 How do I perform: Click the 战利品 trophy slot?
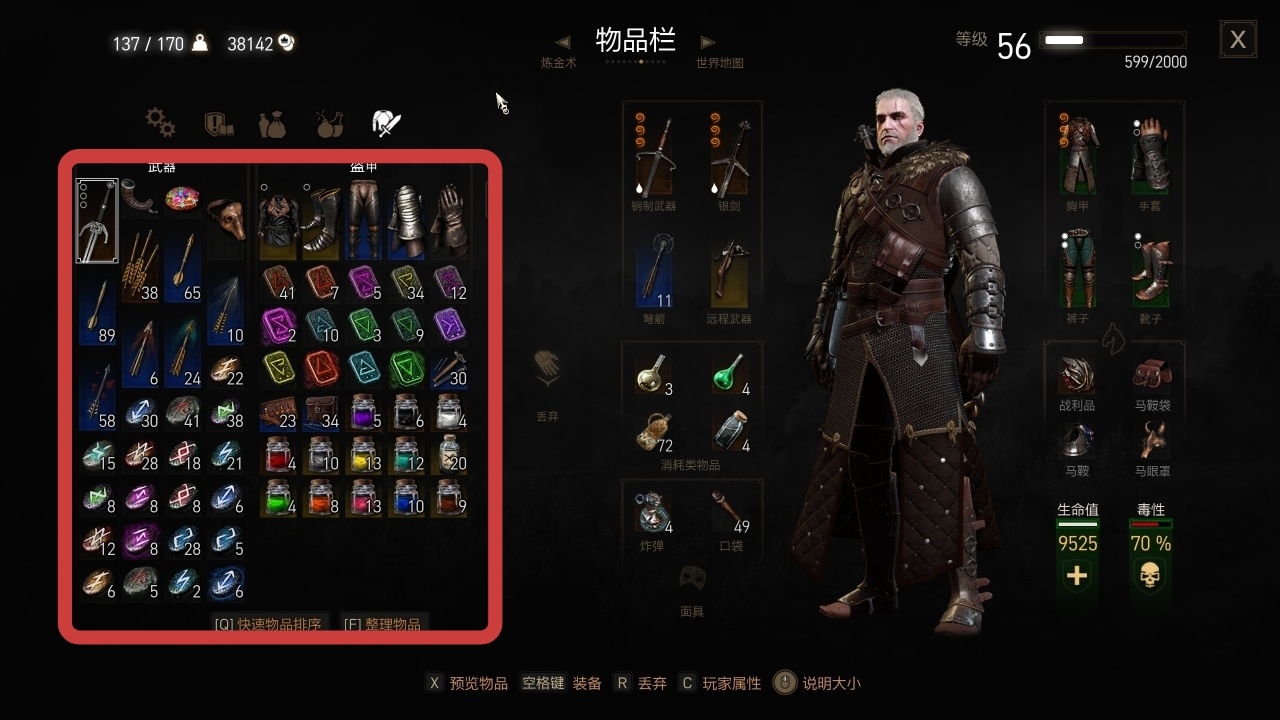point(1077,377)
